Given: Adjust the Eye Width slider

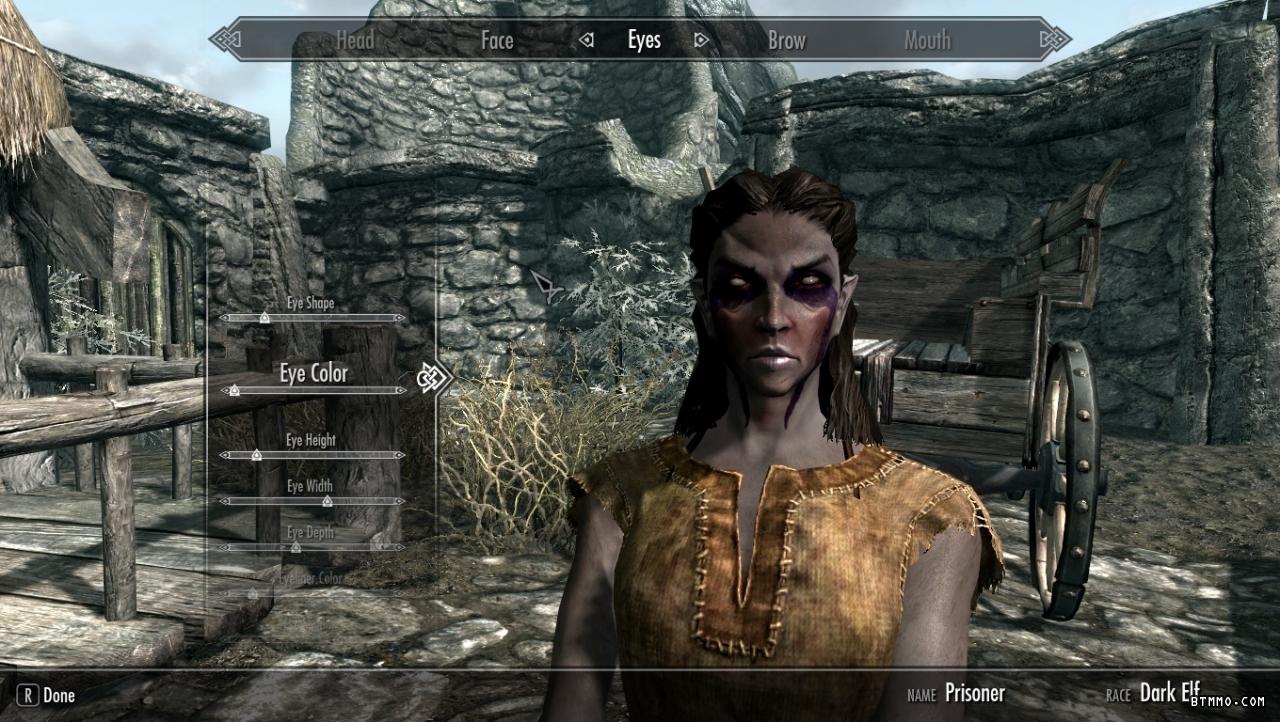Looking at the screenshot, I should [327, 501].
